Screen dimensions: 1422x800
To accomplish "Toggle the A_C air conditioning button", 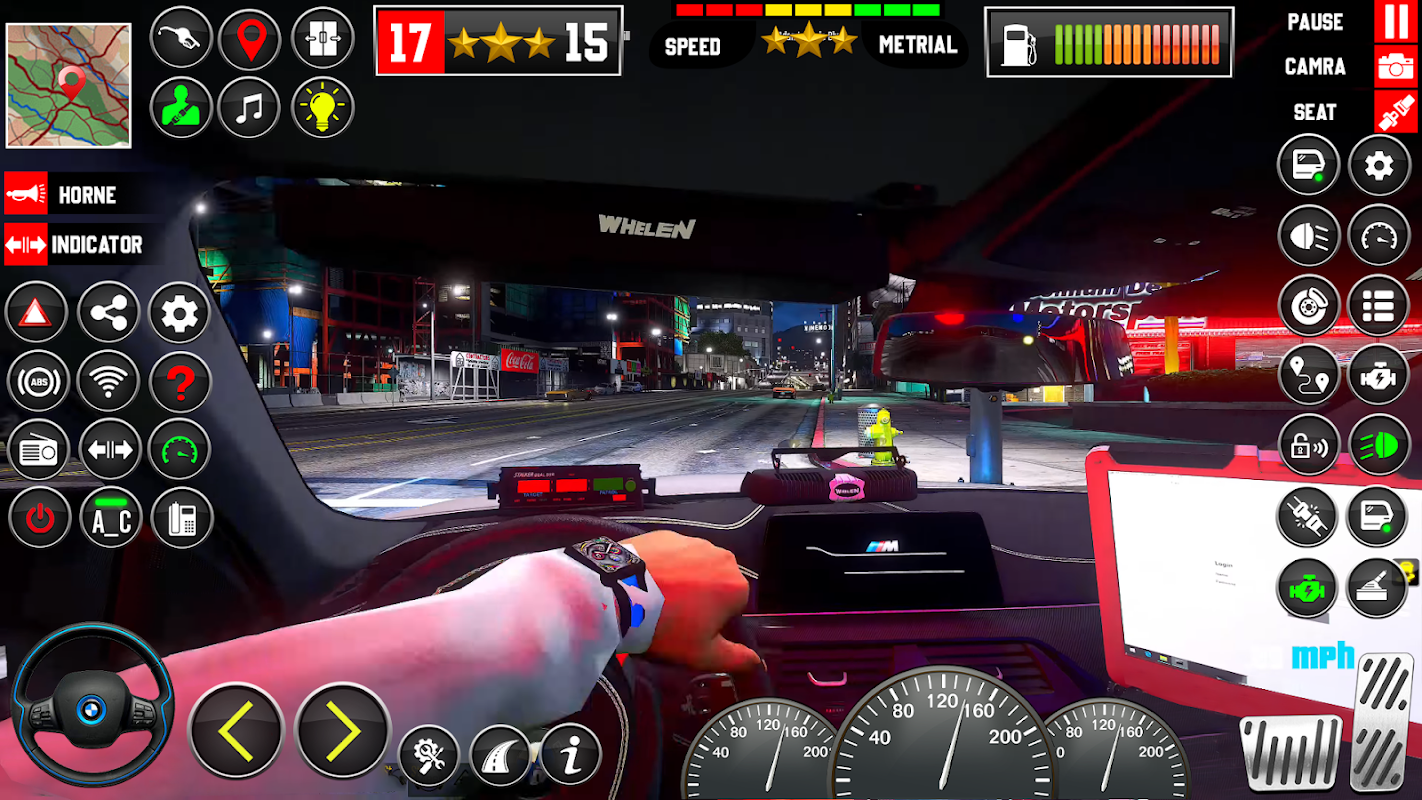I will tap(111, 518).
